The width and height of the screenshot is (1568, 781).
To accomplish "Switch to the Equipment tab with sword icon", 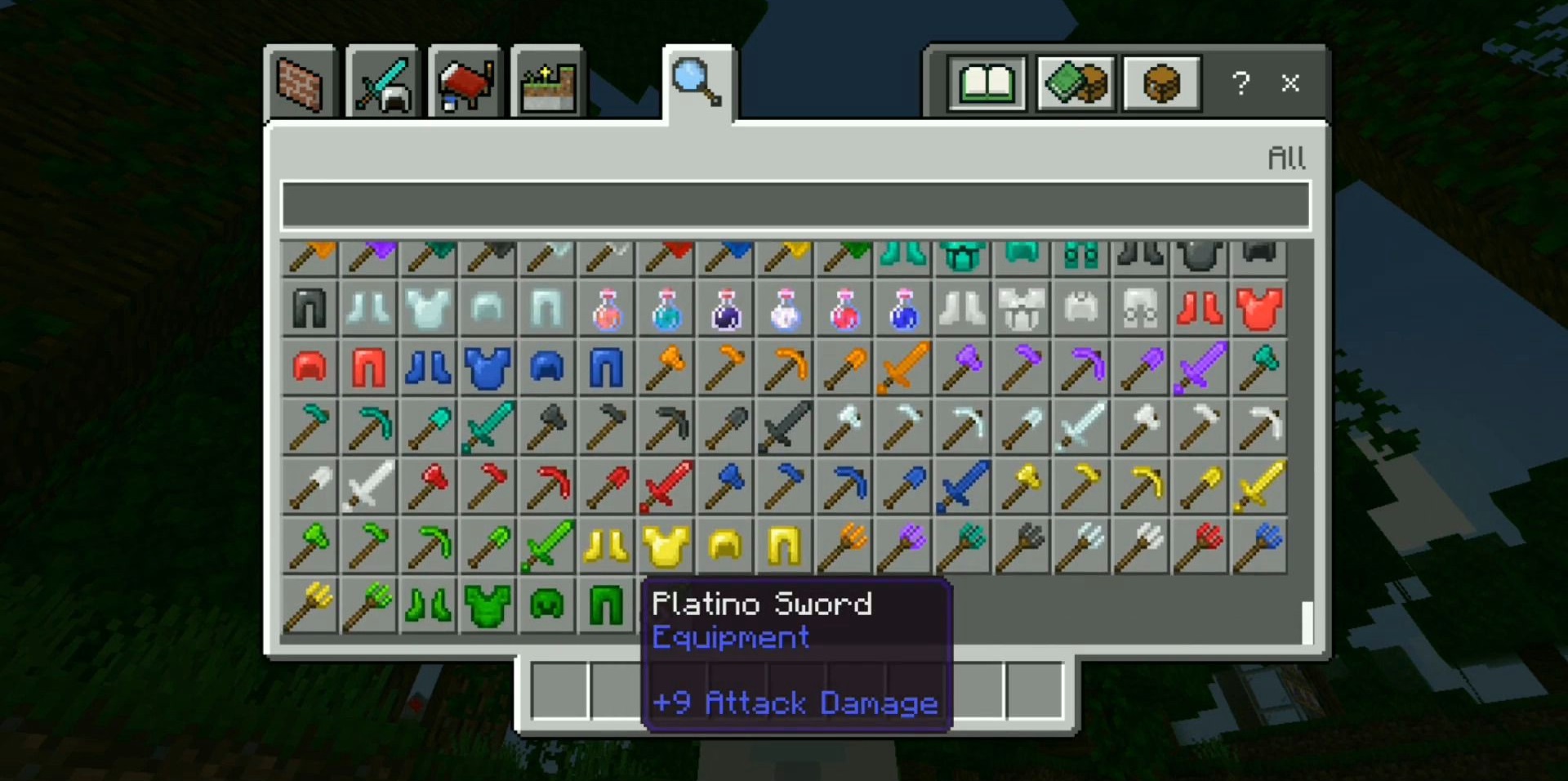I will [382, 83].
